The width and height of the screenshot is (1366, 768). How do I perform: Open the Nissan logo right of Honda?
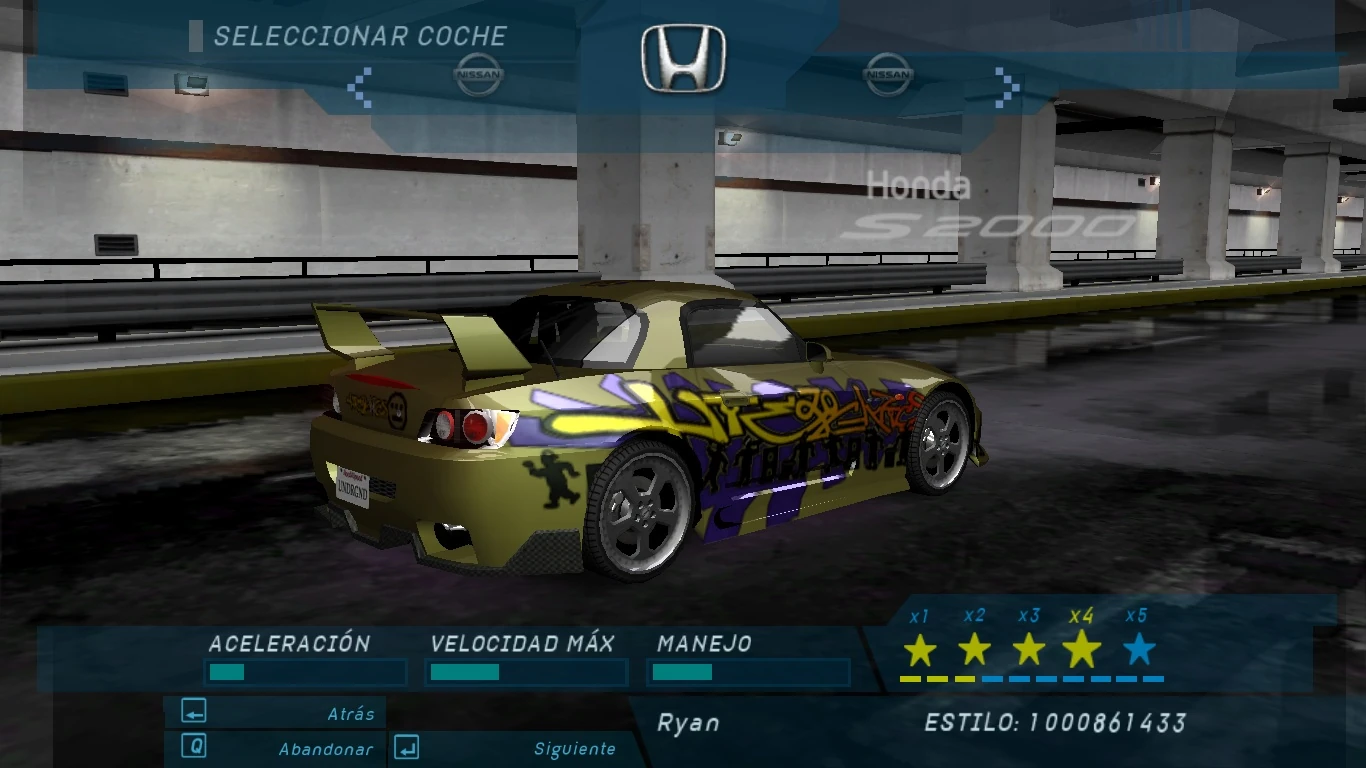(x=890, y=72)
